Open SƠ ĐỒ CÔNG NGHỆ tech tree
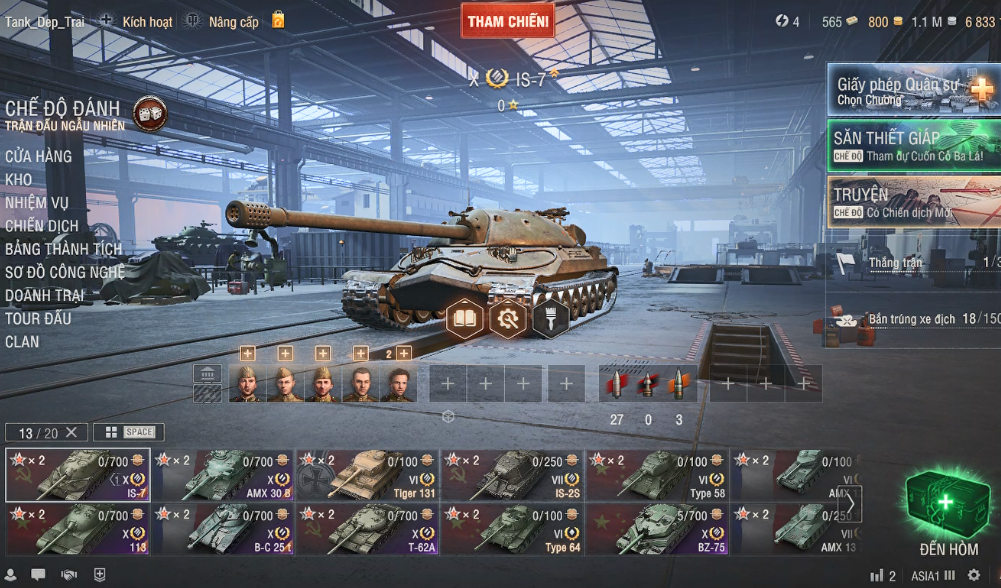The height and width of the screenshot is (588, 1001). click(x=64, y=272)
